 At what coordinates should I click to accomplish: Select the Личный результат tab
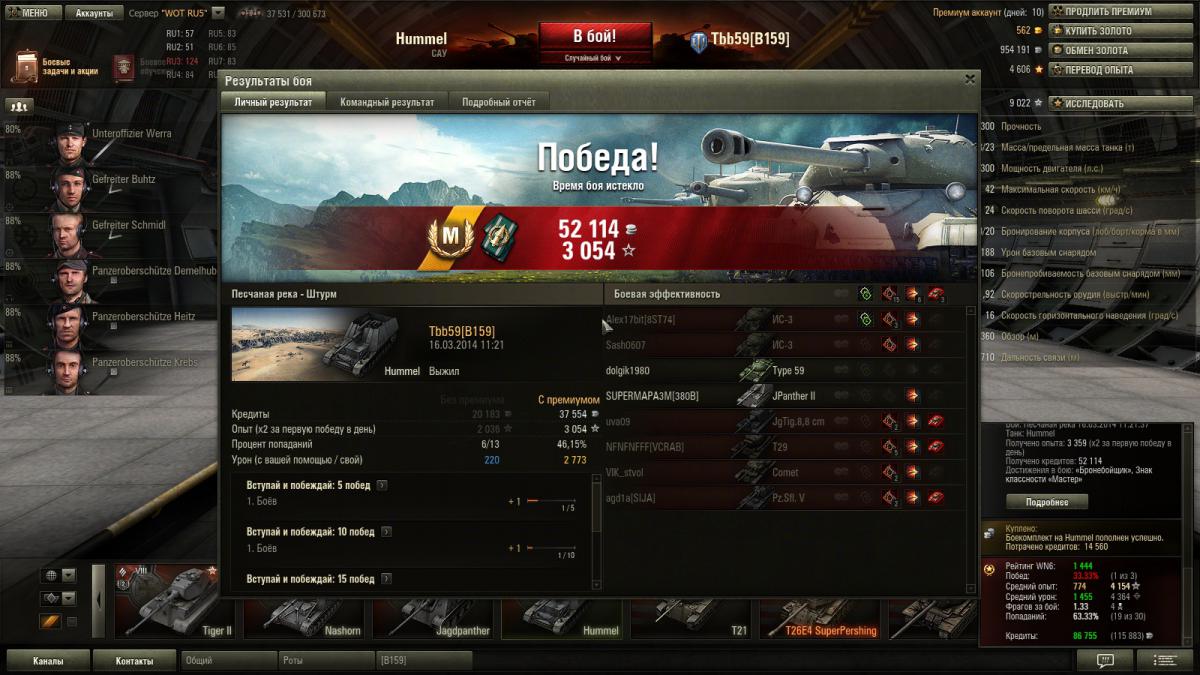(x=273, y=102)
